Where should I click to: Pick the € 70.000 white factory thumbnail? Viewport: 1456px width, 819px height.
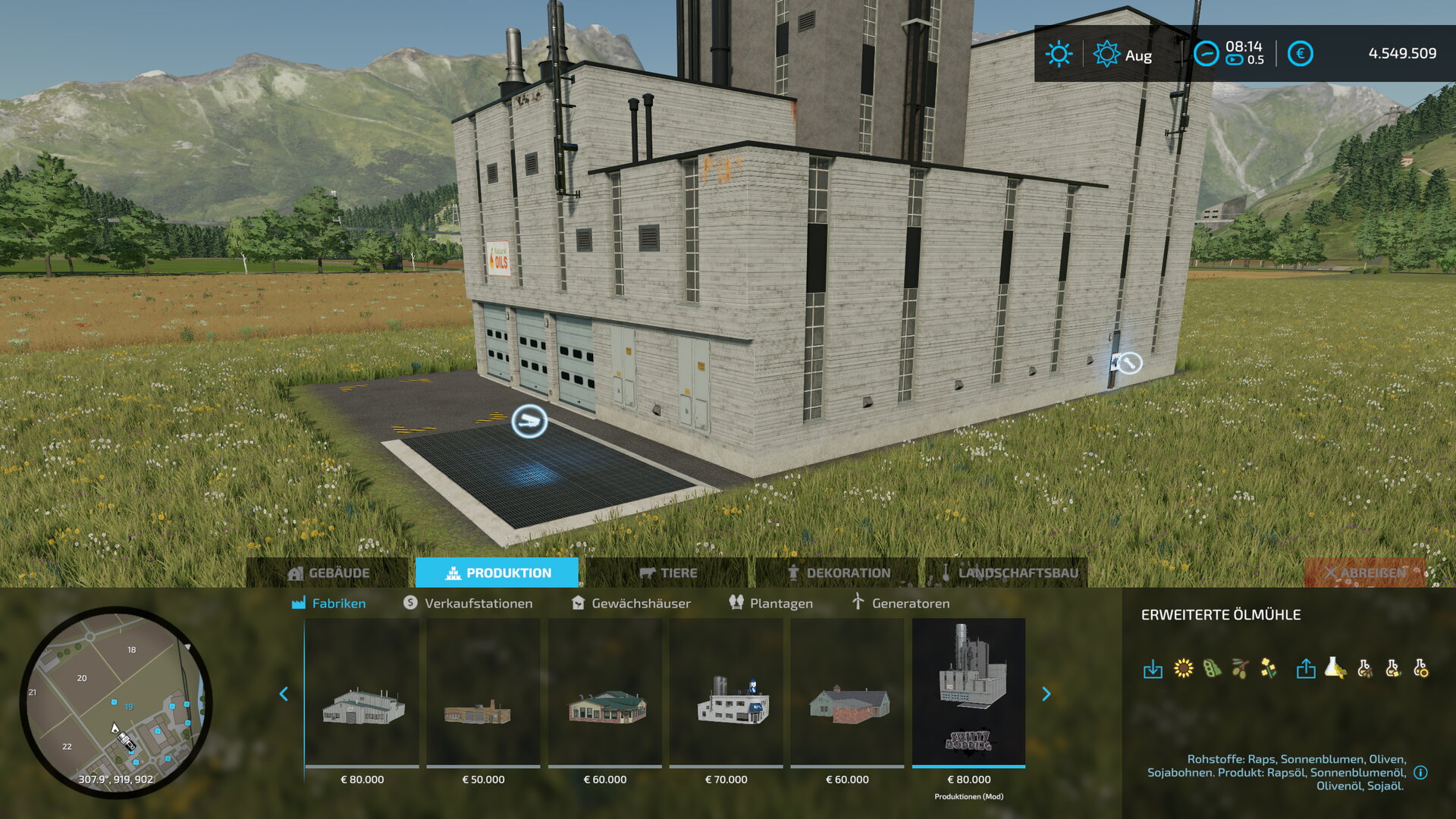tap(726, 692)
